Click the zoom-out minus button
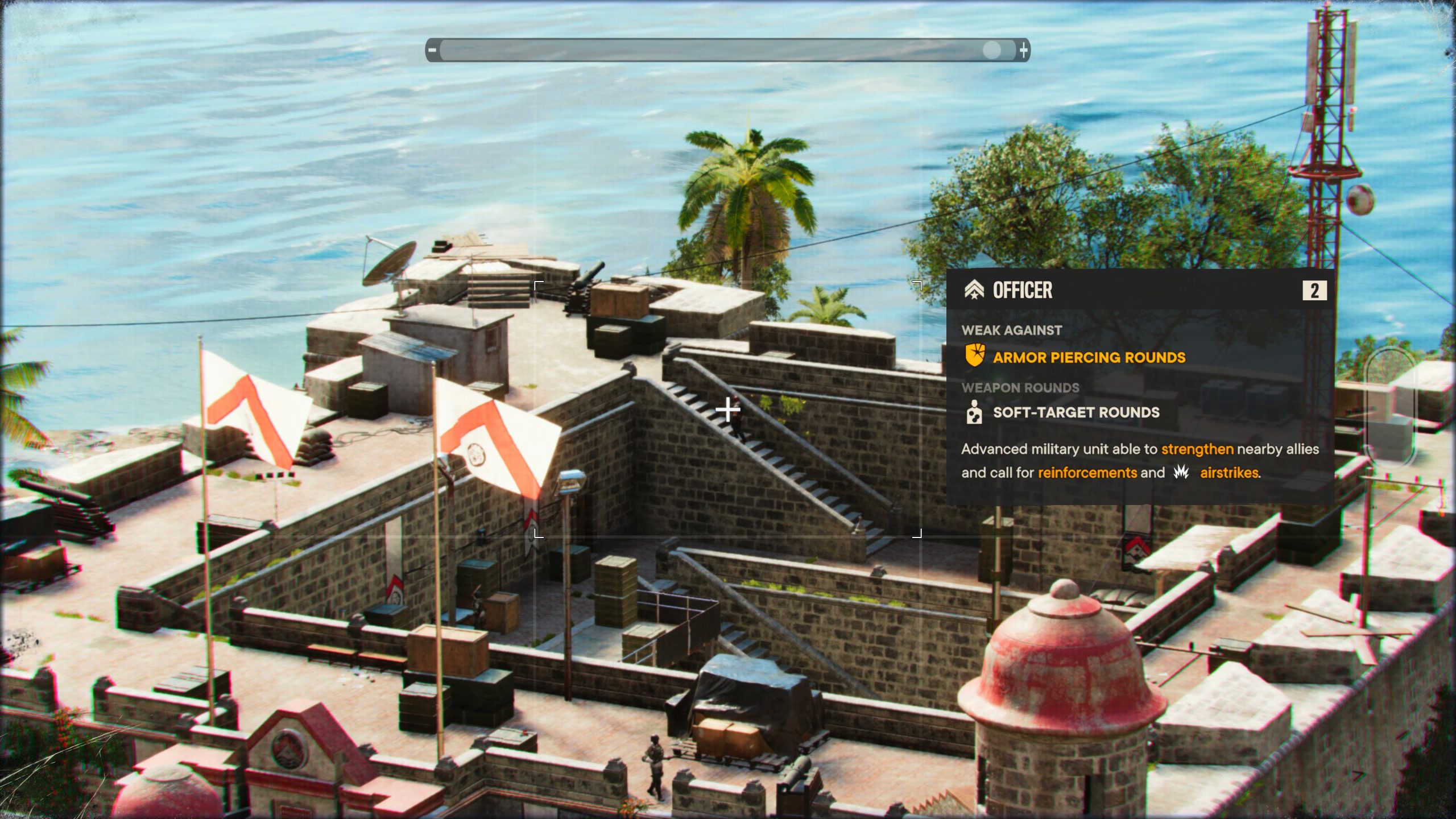Screen dimensions: 1456x819 (x=433, y=50)
